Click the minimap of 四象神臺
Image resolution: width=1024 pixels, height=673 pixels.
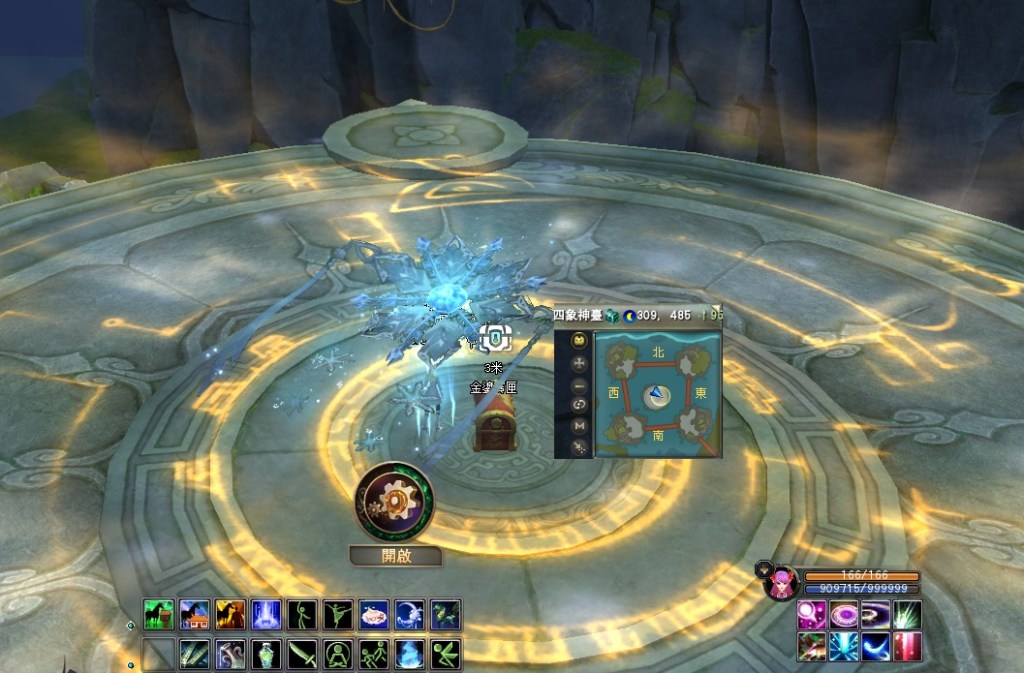[x=657, y=394]
